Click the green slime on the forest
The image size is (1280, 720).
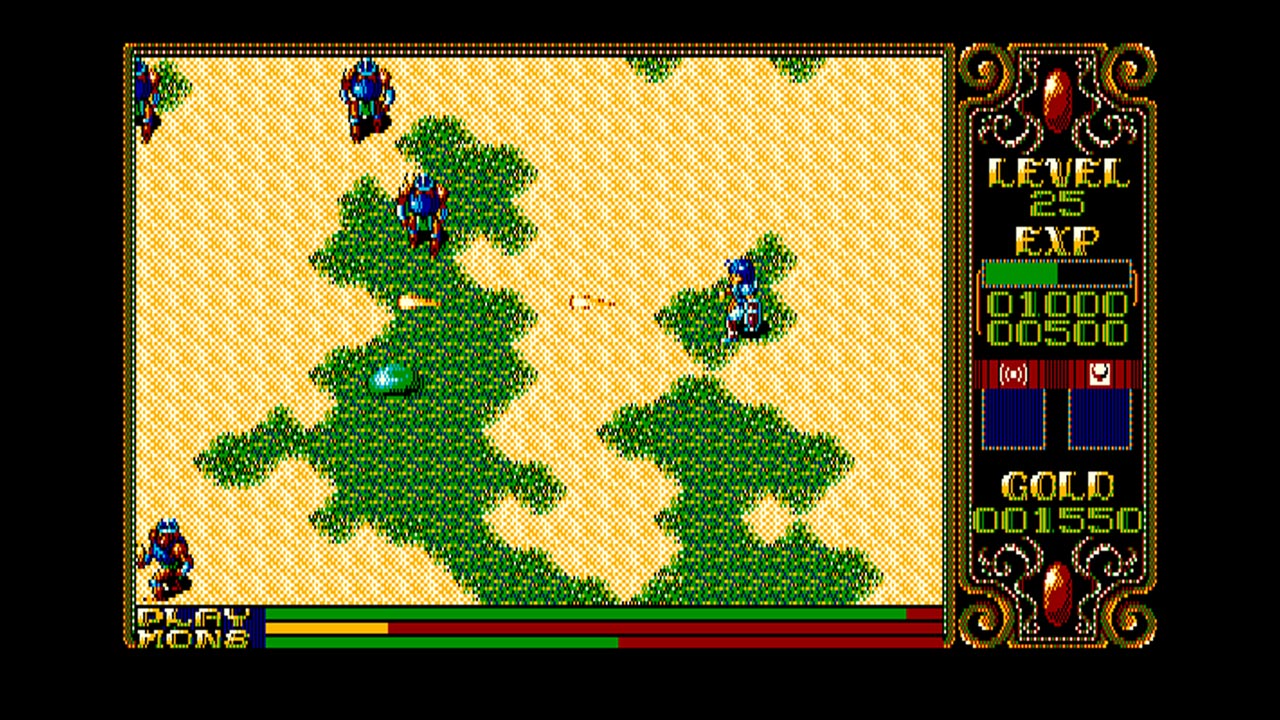[x=393, y=379]
